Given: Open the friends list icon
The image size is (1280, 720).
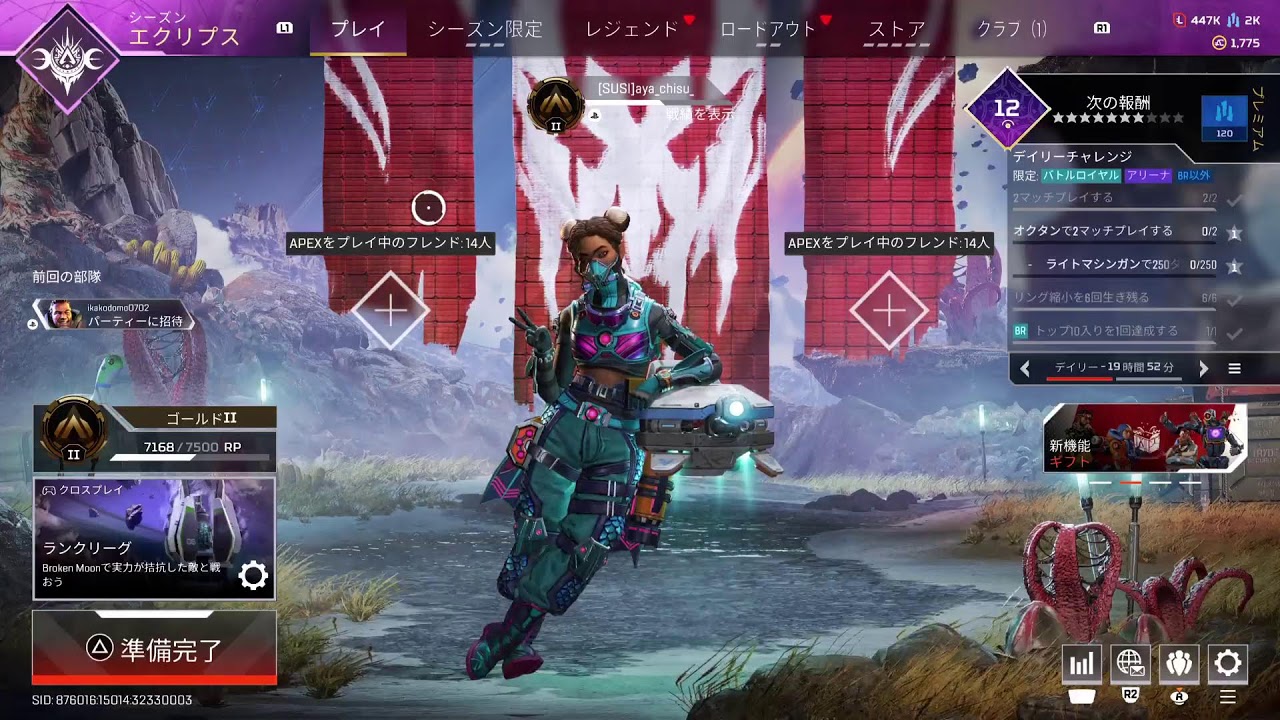Looking at the screenshot, I should click(x=1179, y=664).
